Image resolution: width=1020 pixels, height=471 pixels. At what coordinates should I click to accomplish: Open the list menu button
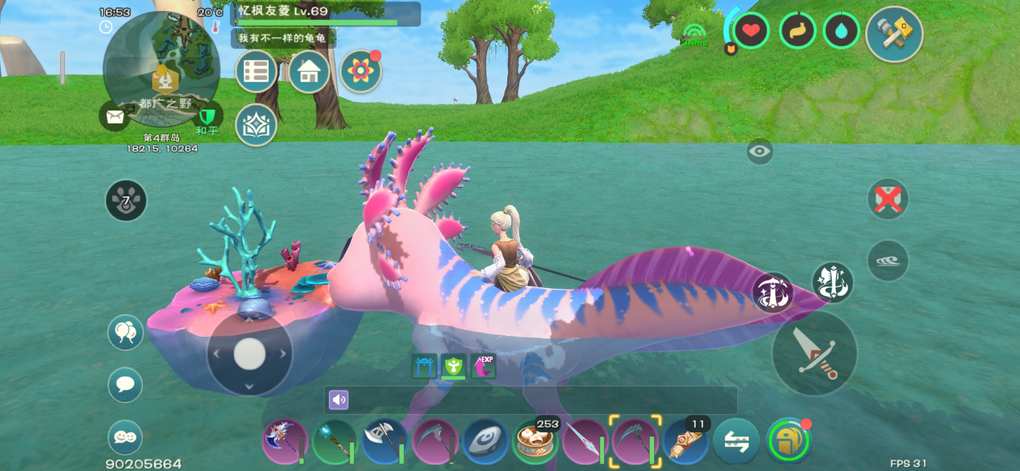pyautogui.click(x=257, y=71)
